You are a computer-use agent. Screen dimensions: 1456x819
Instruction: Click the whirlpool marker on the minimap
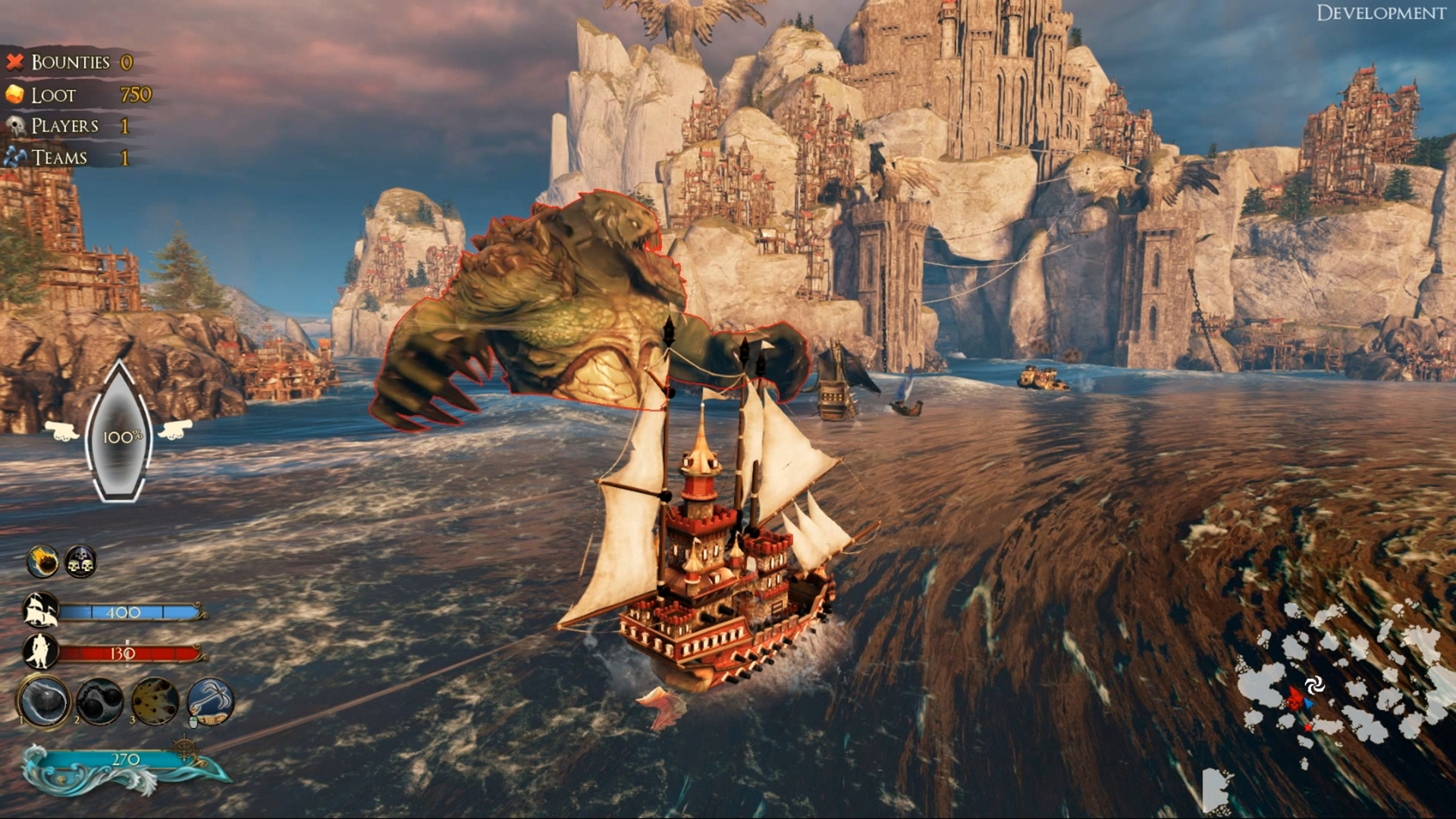pos(1315,685)
